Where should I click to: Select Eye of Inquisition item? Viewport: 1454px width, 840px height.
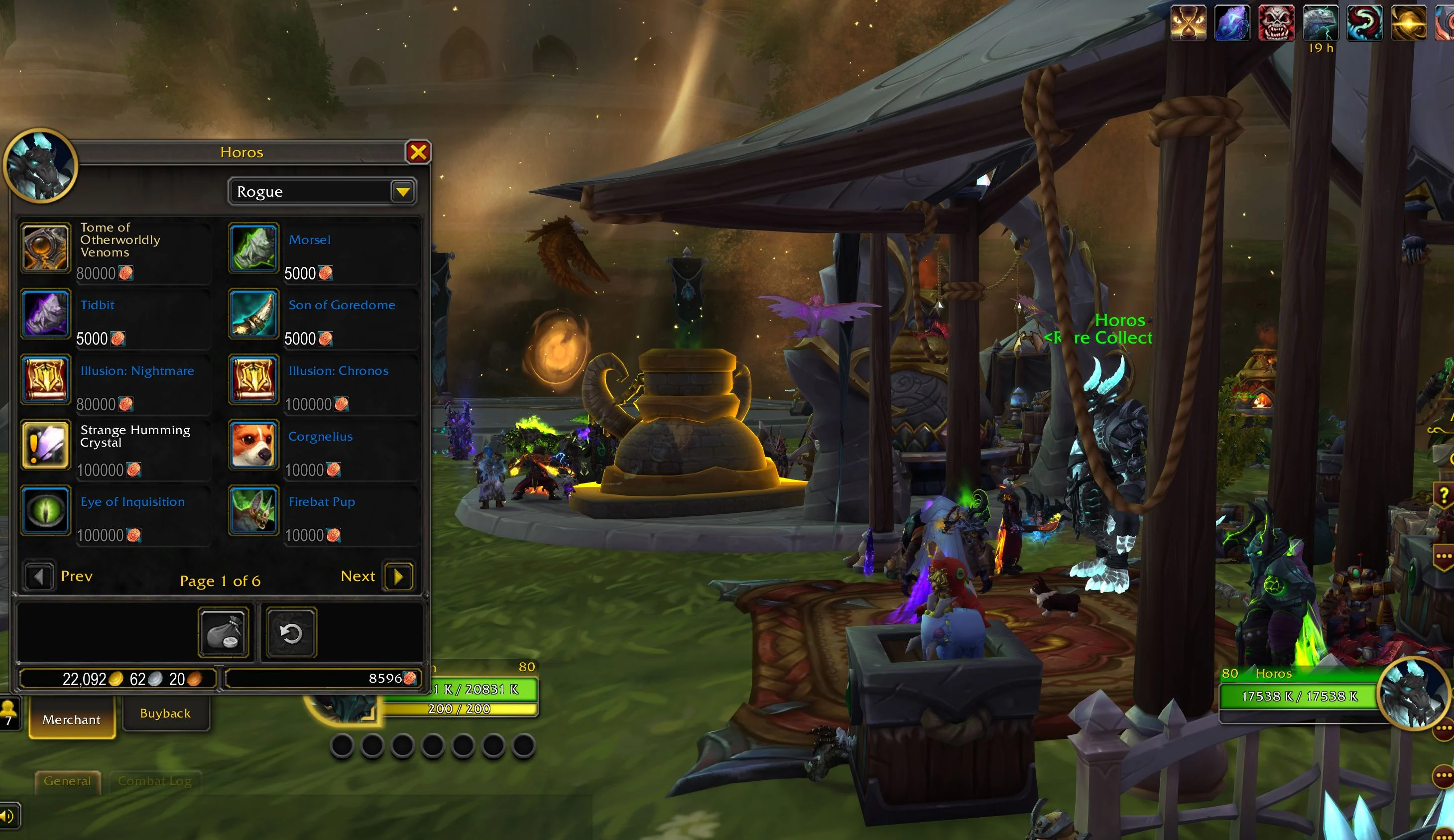click(46, 510)
